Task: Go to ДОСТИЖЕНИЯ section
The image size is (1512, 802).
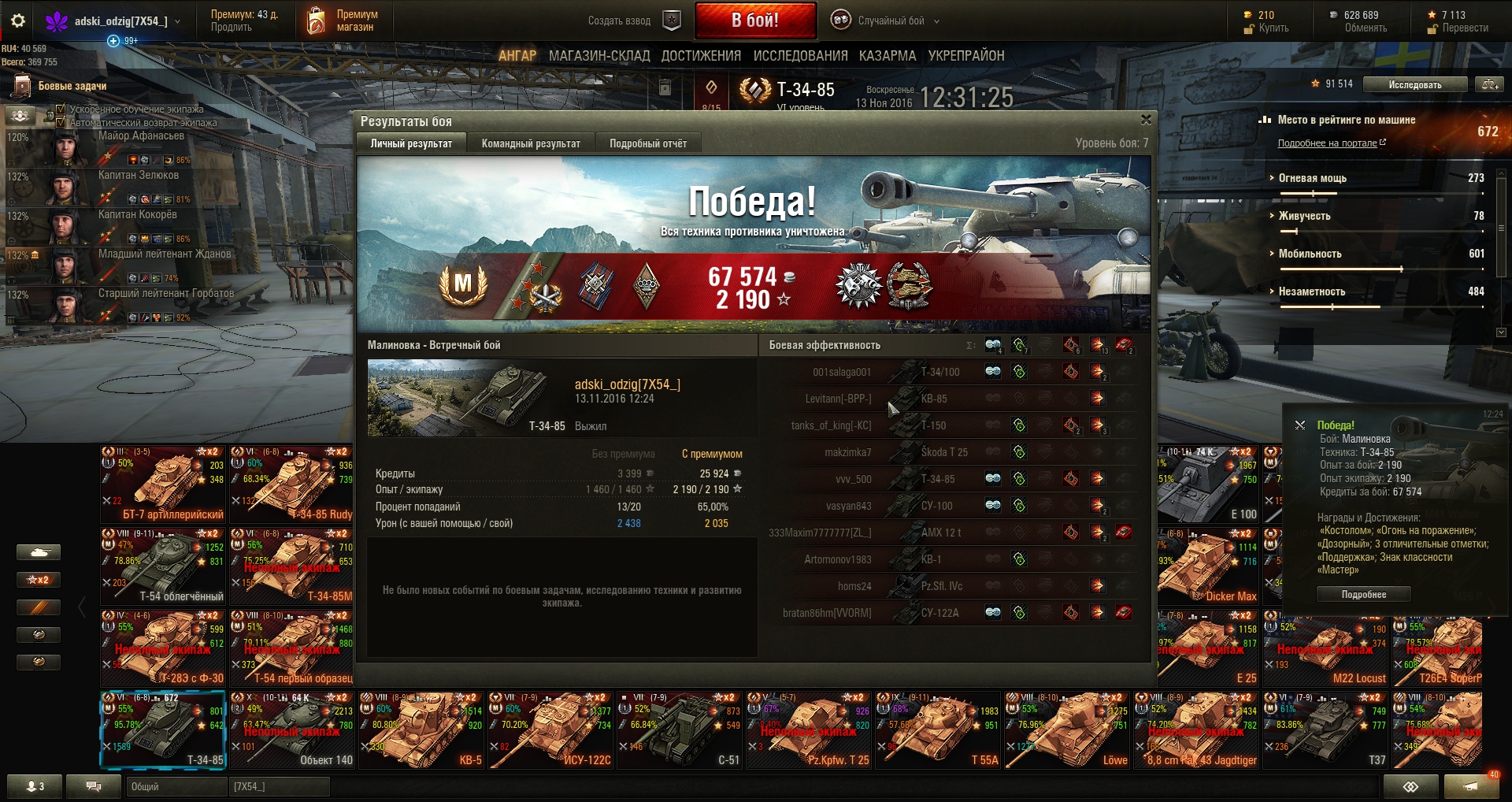Action: 701,56
